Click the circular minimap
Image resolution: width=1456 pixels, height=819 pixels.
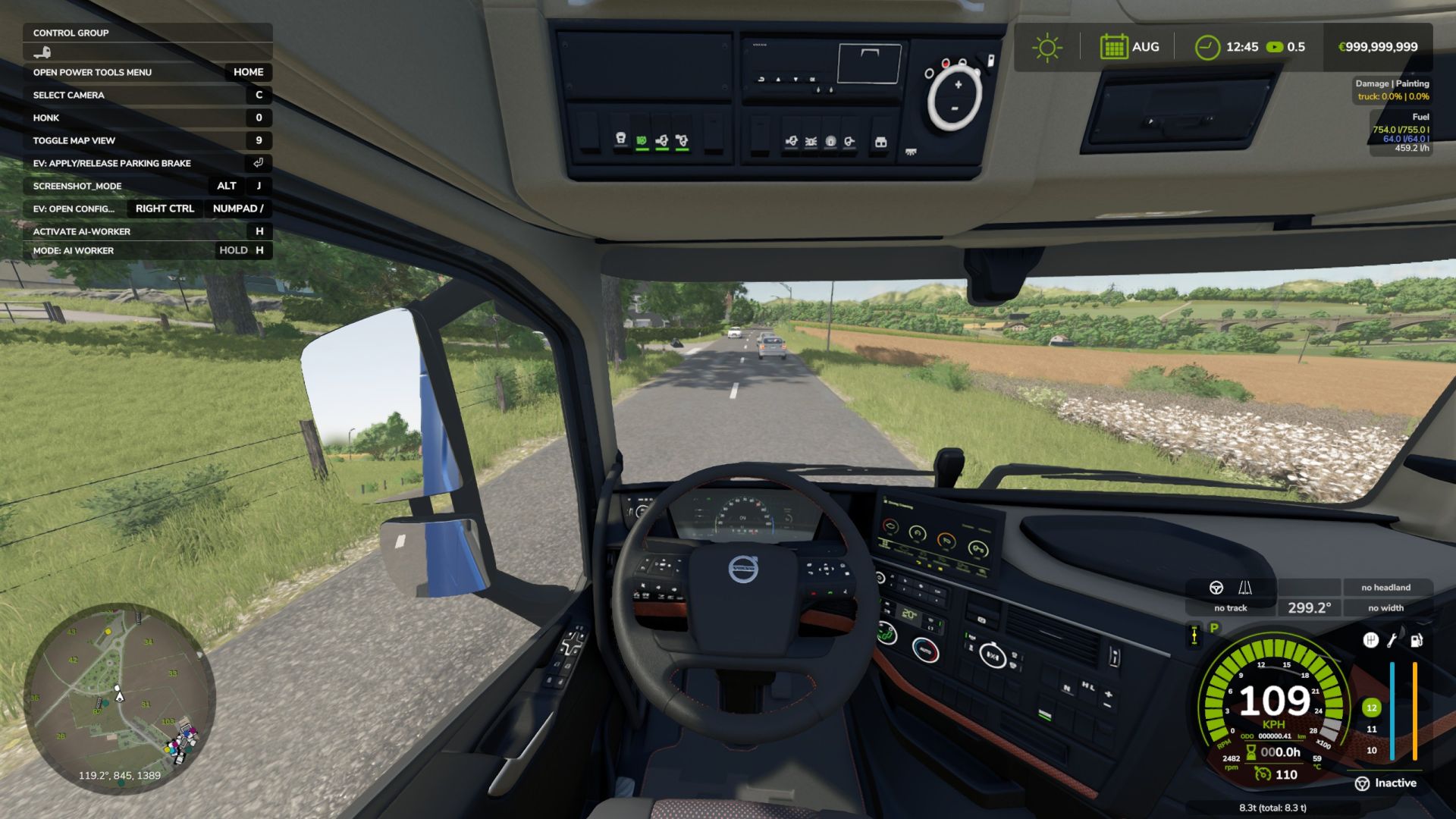(120, 698)
